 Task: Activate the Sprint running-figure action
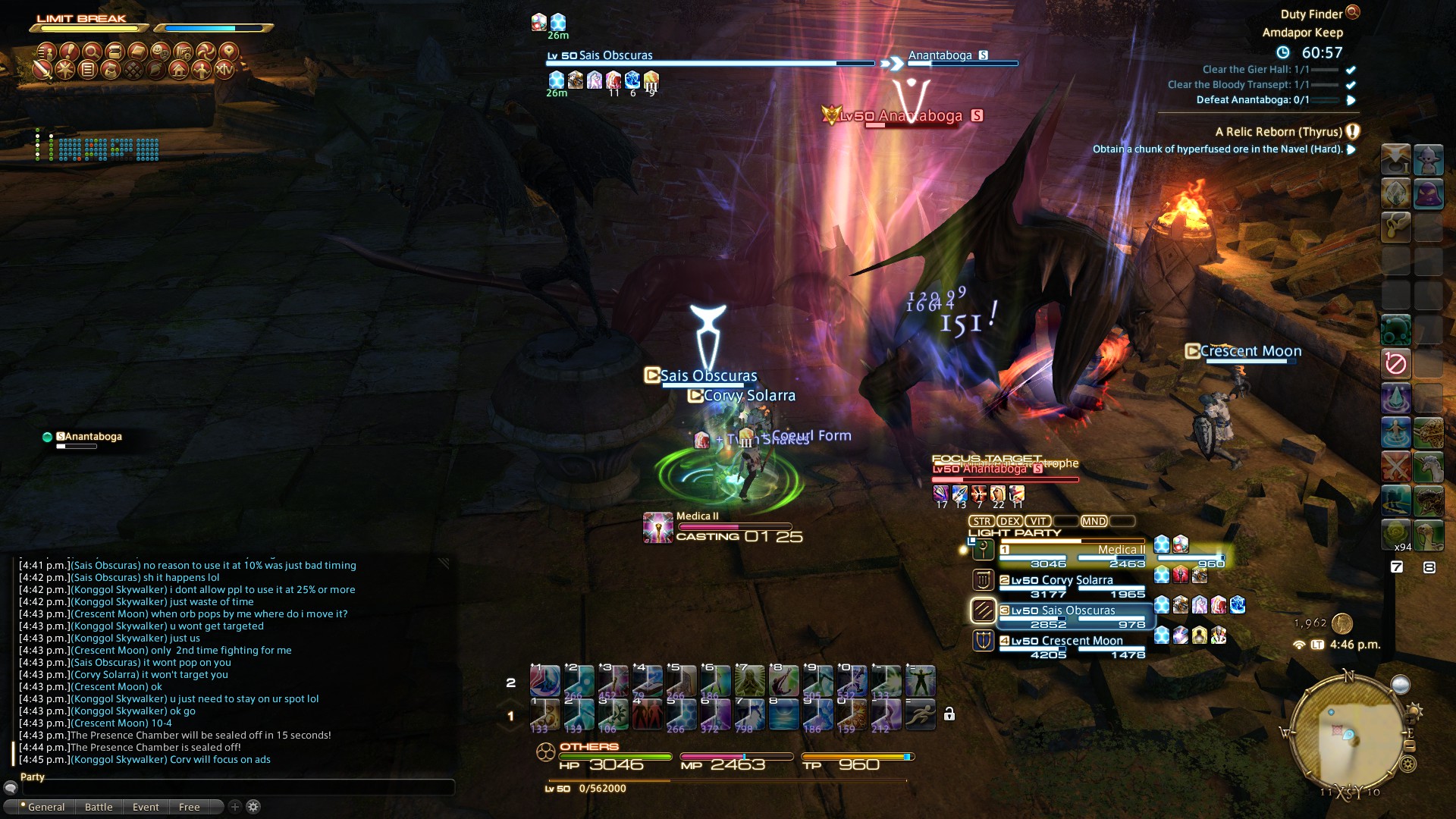[920, 714]
